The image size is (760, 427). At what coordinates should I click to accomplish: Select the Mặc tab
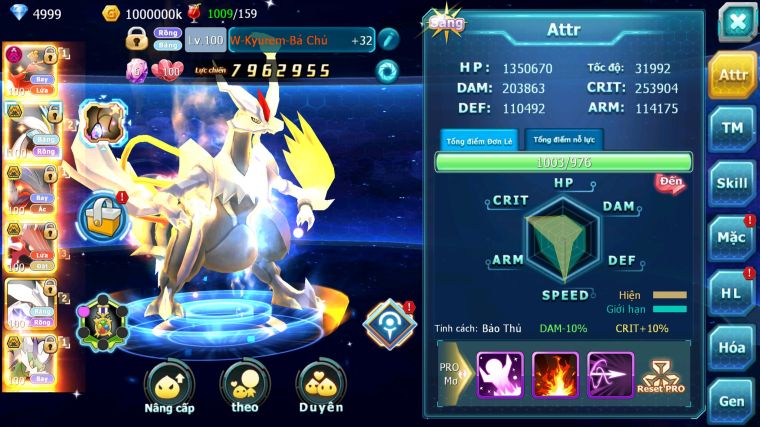[x=732, y=238]
